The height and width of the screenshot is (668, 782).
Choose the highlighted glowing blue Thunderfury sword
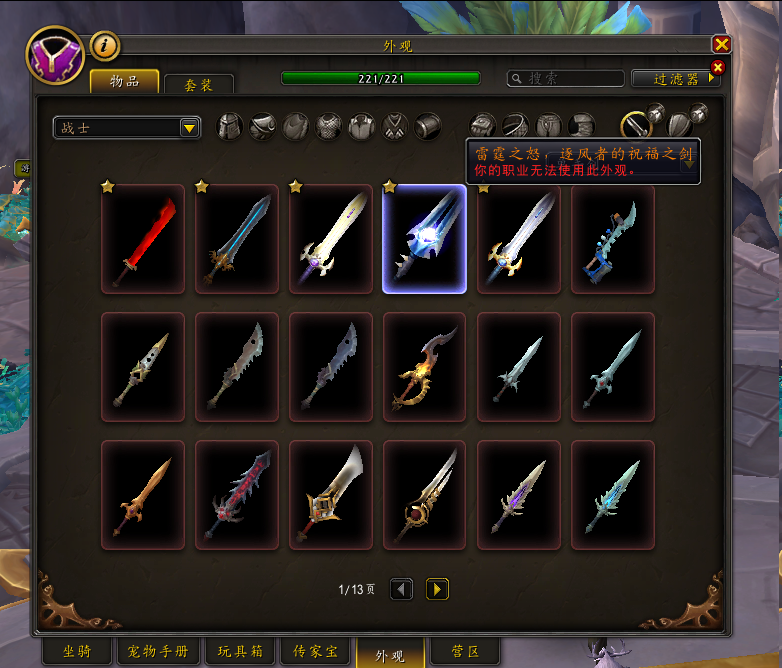coord(424,239)
